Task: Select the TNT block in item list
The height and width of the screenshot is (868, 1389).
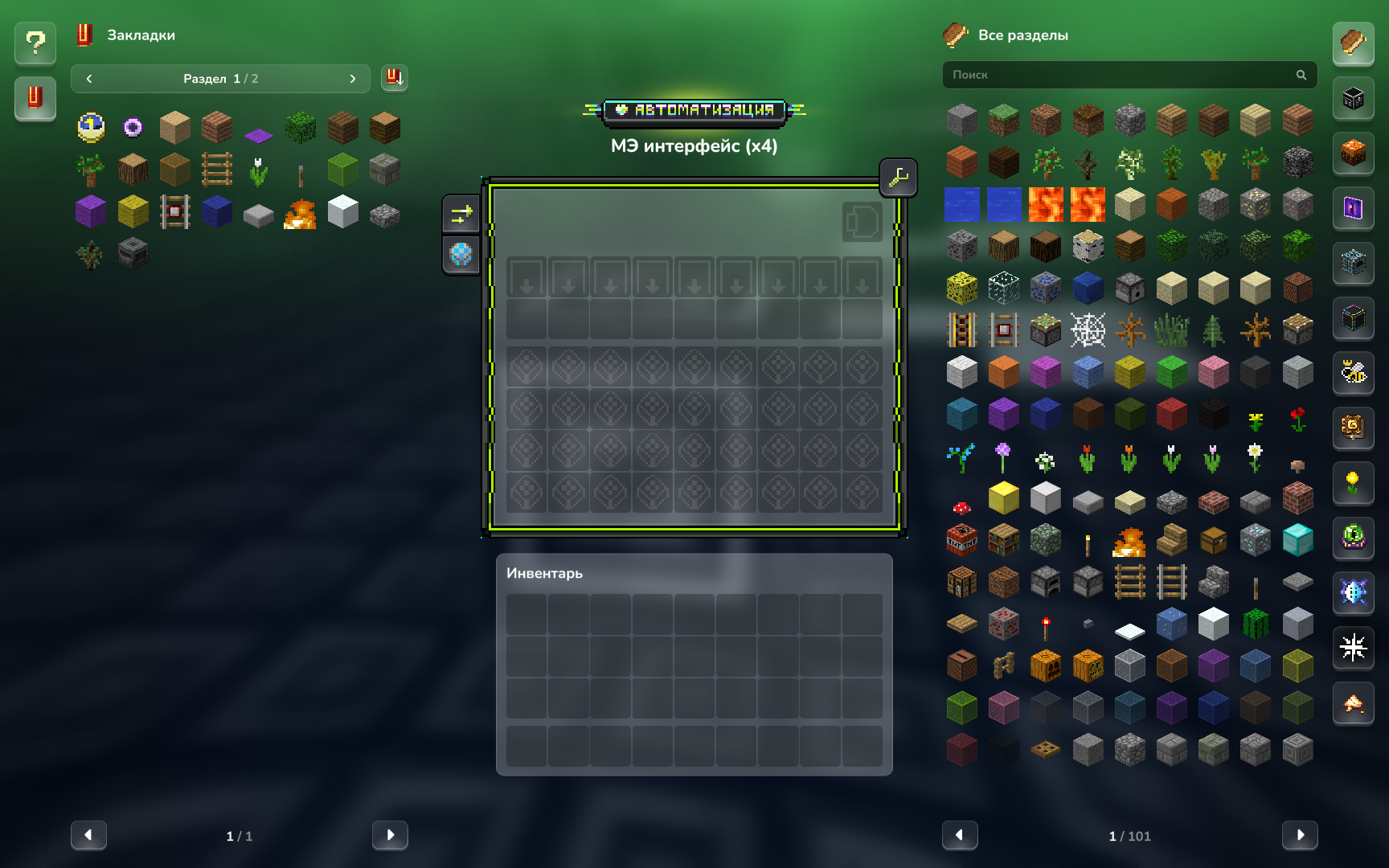Action: pyautogui.click(x=961, y=541)
